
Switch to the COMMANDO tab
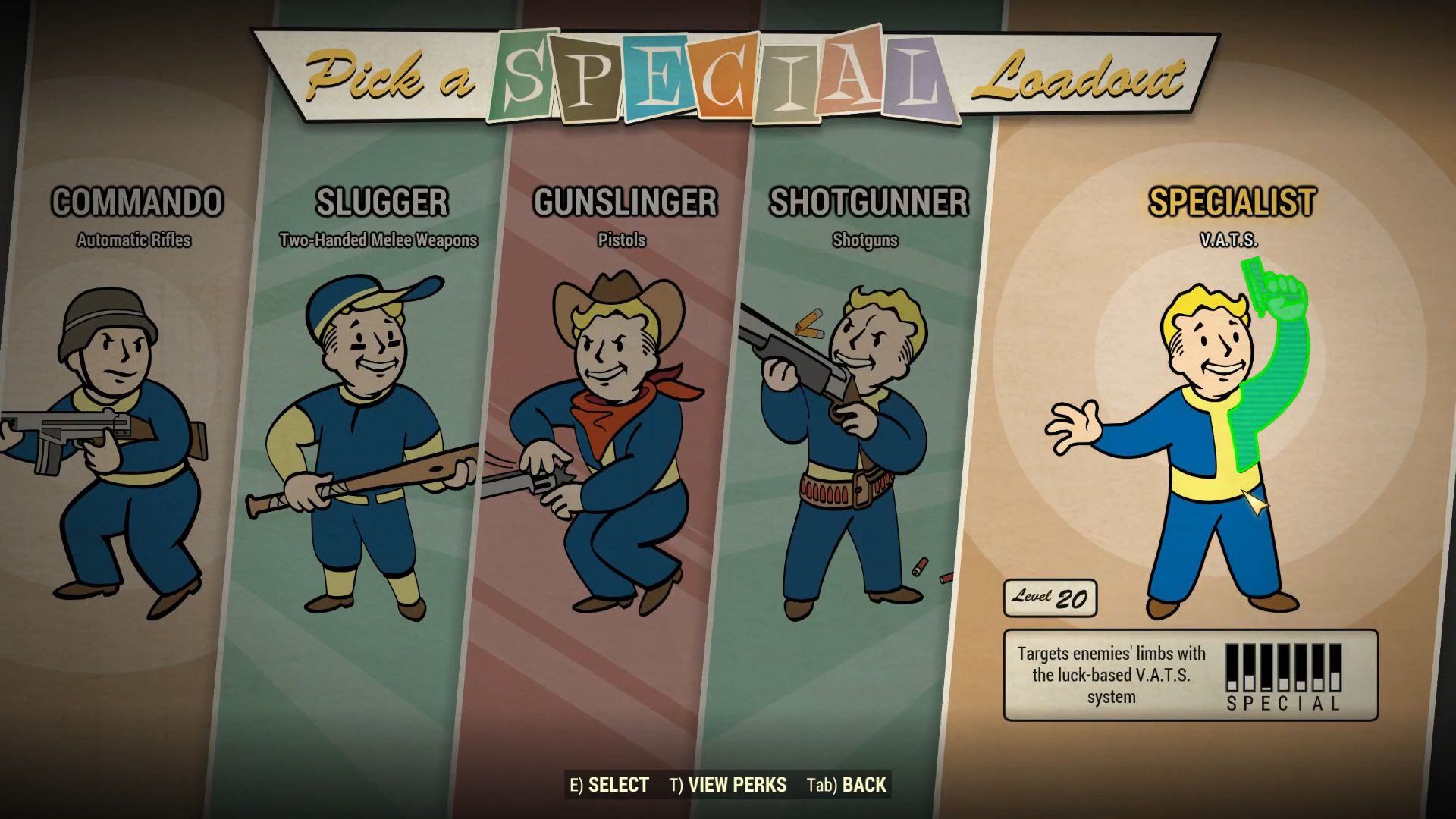138,202
